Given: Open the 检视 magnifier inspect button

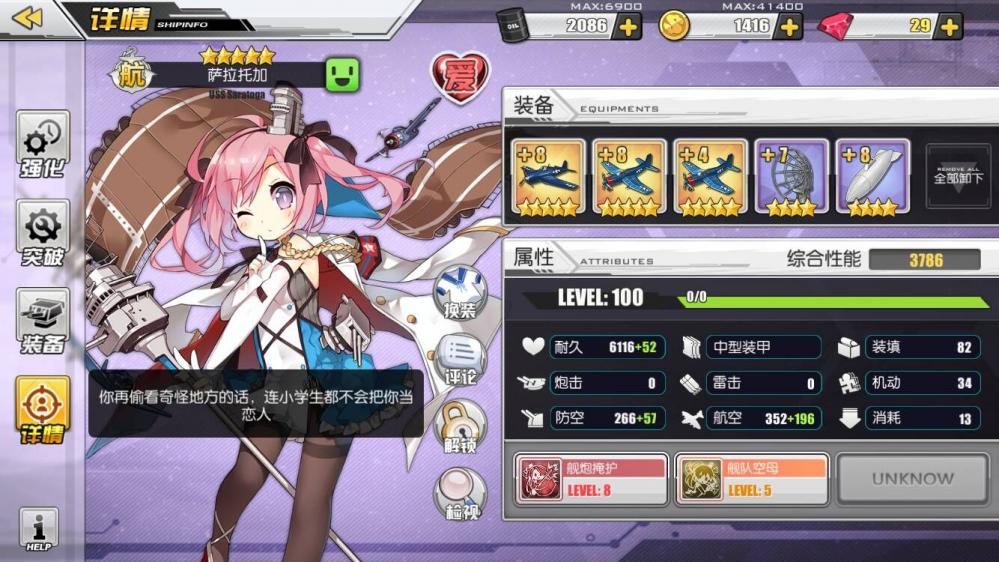Looking at the screenshot, I should tap(460, 495).
